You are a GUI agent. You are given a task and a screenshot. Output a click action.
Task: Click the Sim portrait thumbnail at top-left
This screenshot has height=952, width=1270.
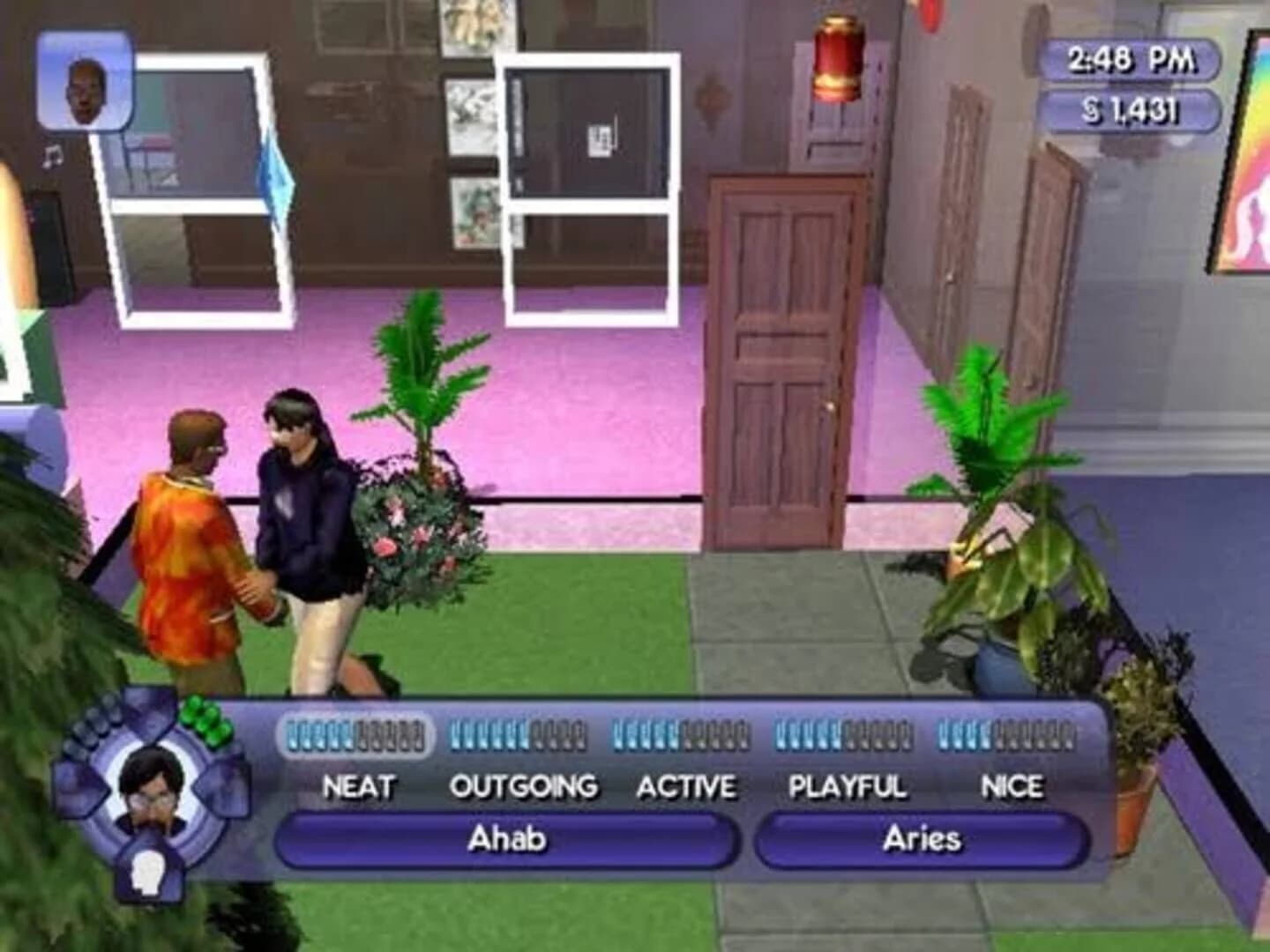(83, 86)
